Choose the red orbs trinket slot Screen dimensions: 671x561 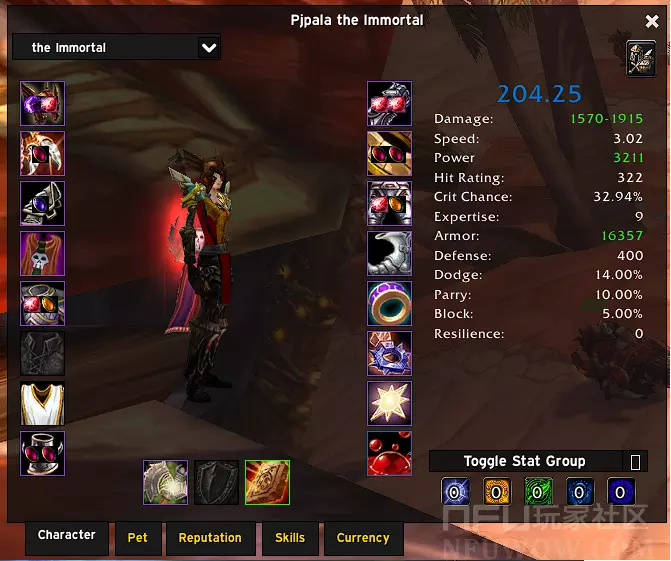[x=389, y=454]
